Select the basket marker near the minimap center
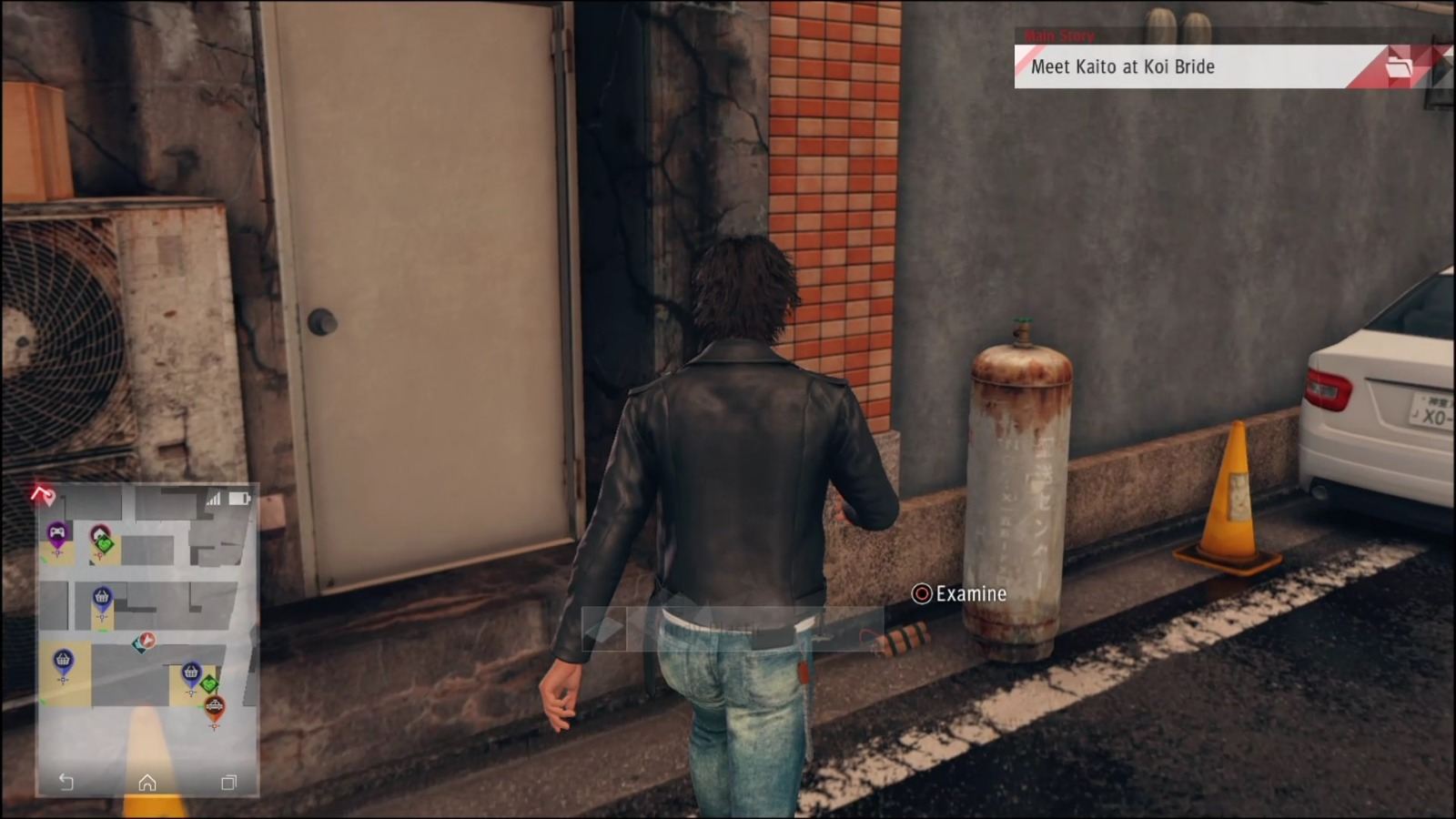 click(x=102, y=595)
